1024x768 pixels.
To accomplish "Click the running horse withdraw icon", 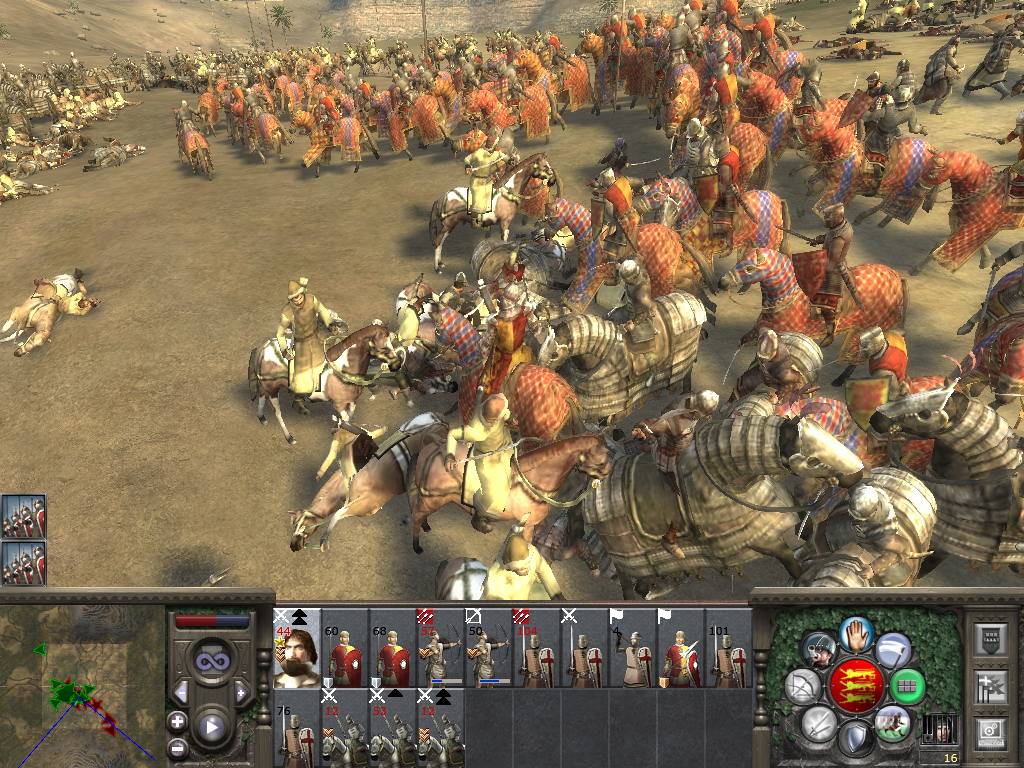I will coord(892,723).
